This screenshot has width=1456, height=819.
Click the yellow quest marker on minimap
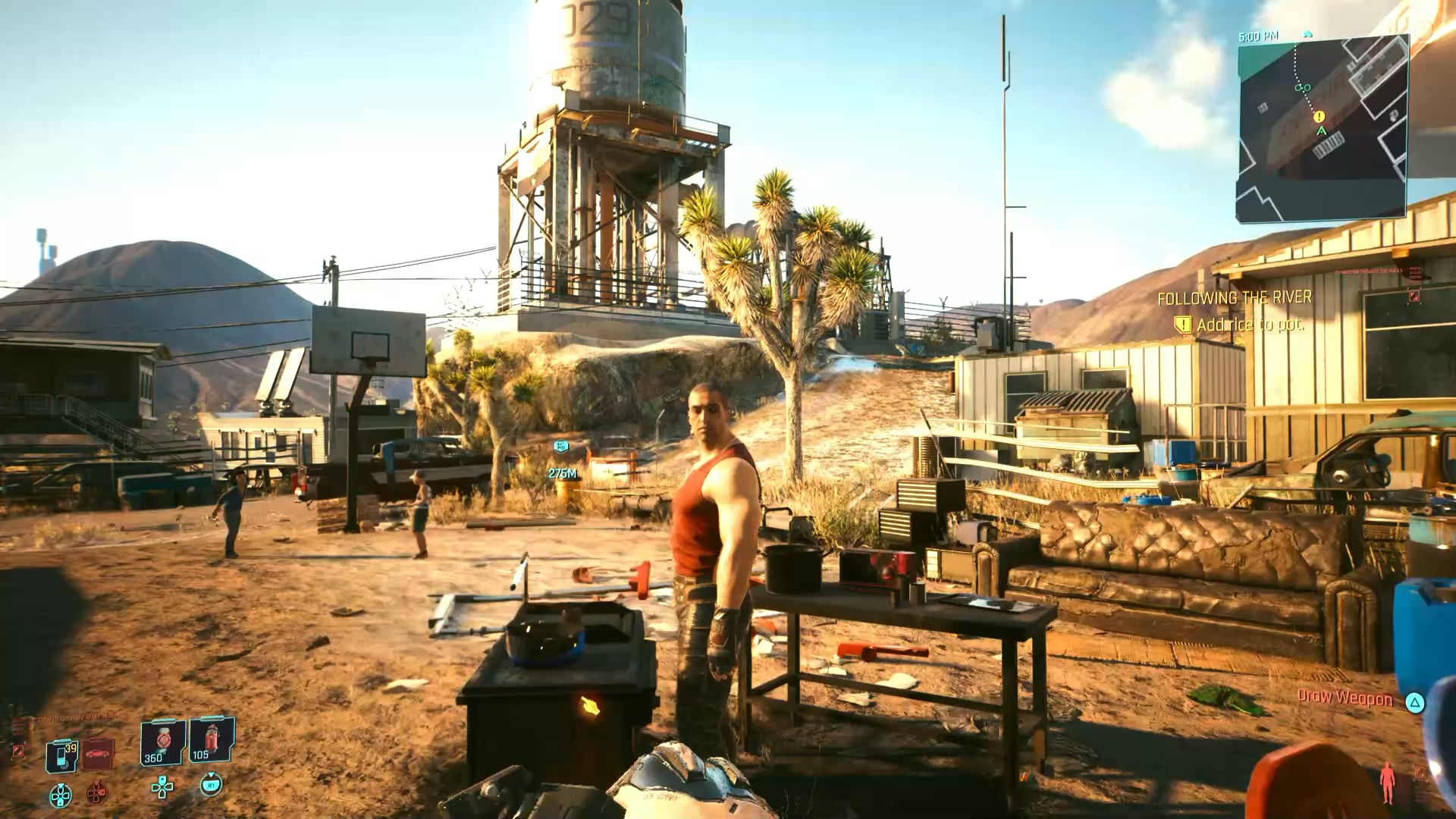click(x=1319, y=117)
